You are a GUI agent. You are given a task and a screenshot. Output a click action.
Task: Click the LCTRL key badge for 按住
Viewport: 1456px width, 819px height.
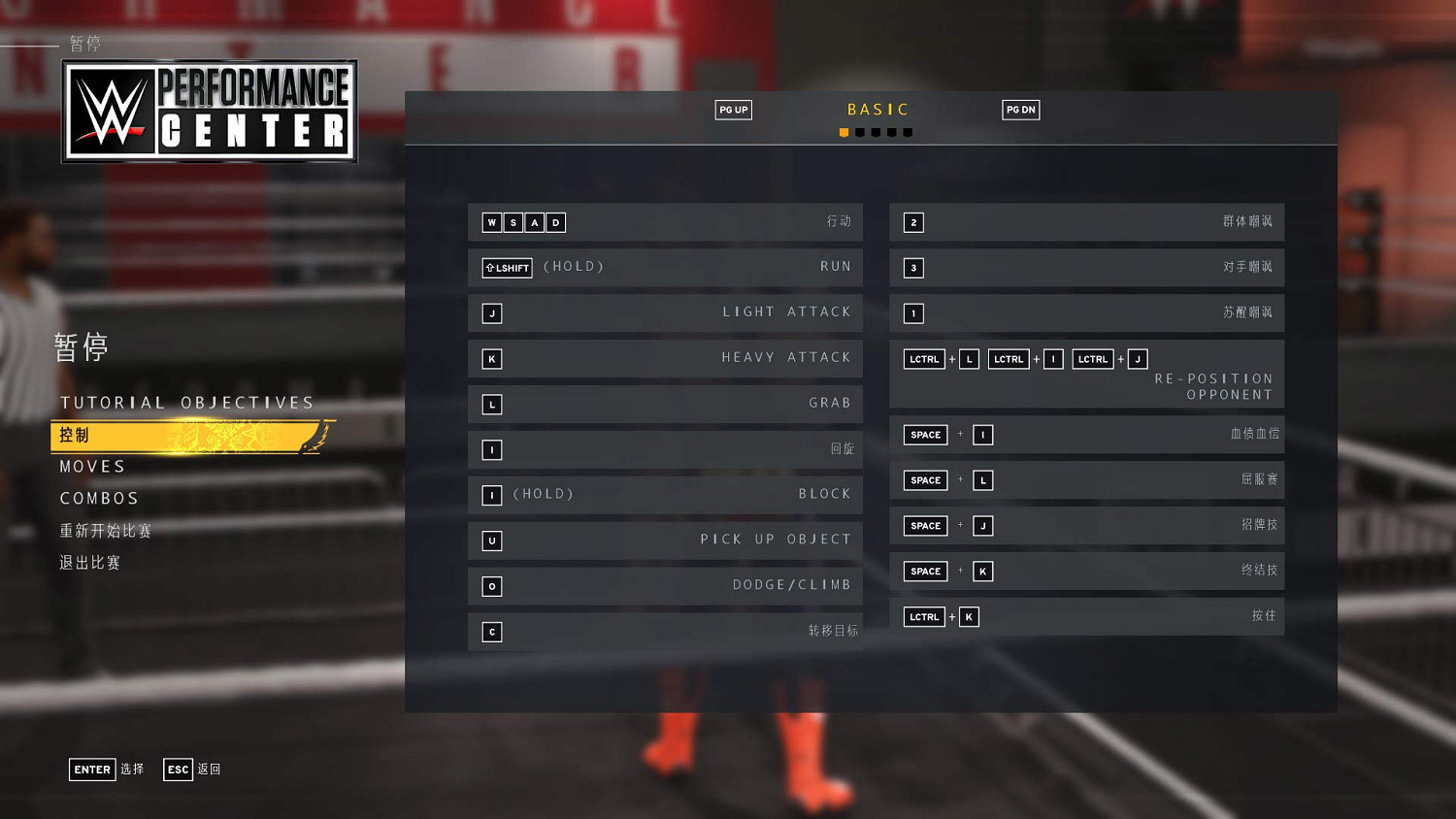923,616
